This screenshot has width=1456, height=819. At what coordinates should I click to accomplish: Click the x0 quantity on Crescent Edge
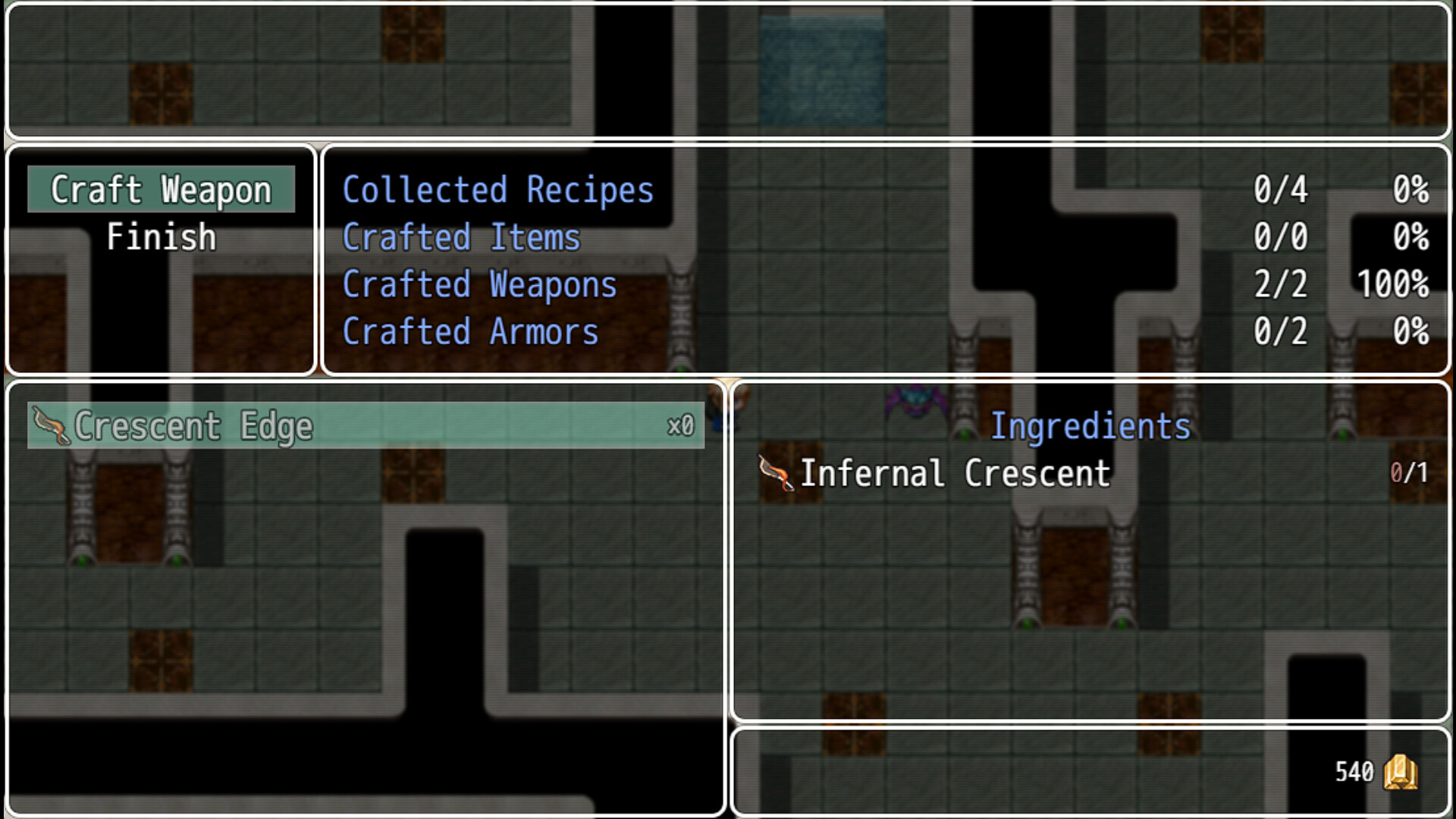pyautogui.click(x=680, y=426)
